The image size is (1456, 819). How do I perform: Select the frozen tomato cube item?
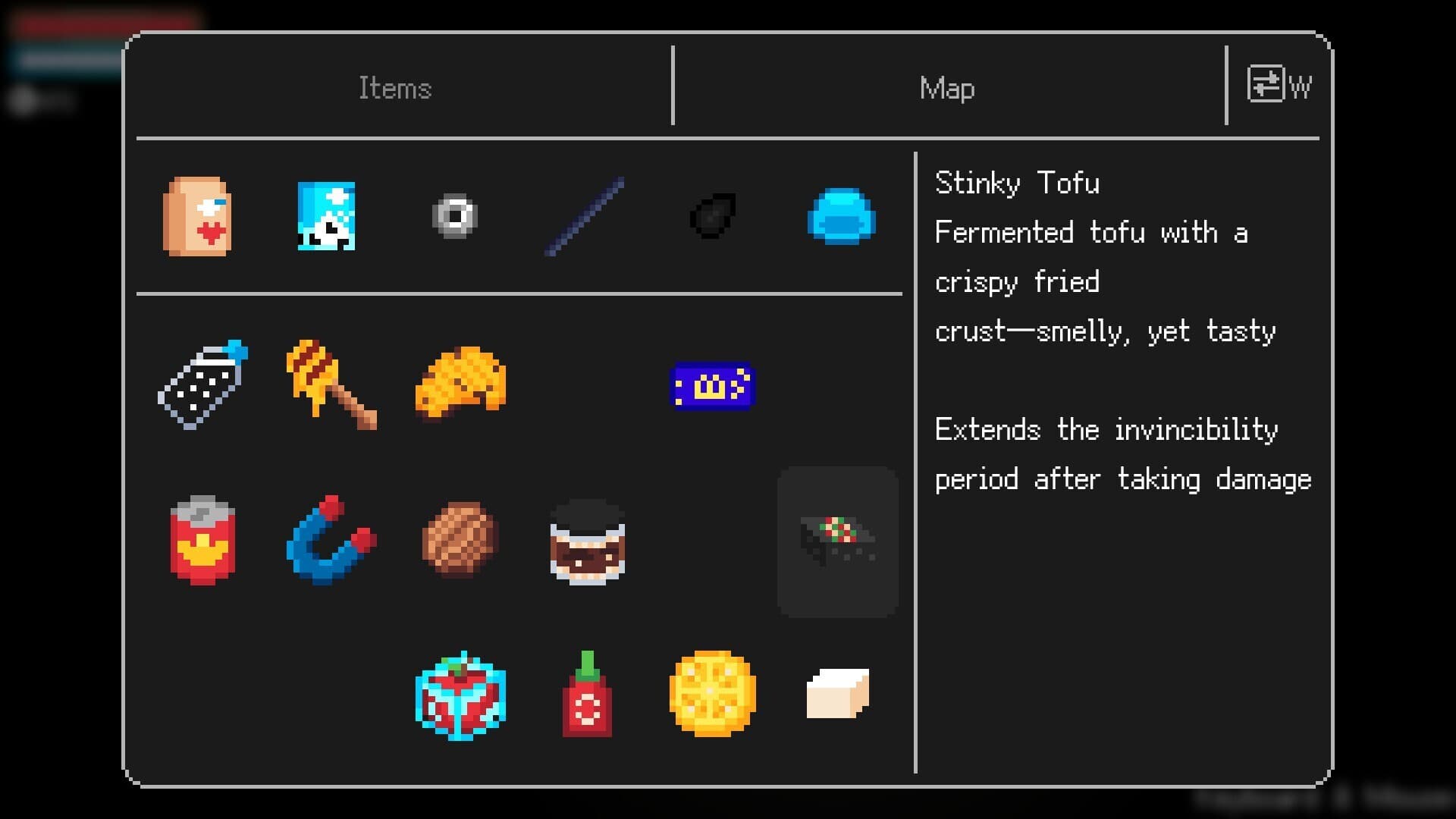click(460, 695)
